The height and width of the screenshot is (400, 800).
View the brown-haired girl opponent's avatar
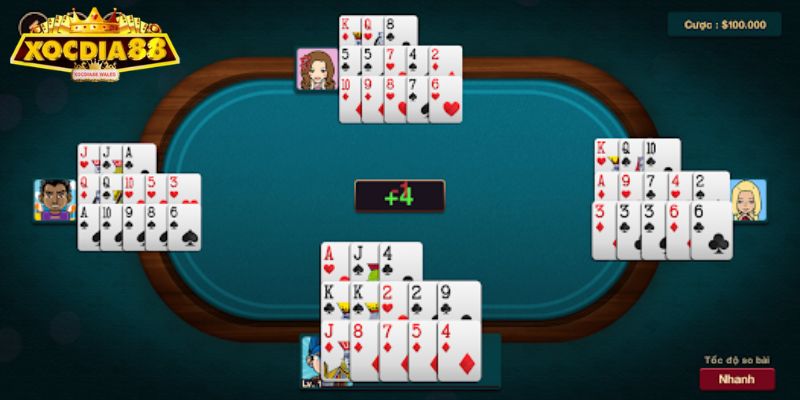tap(316, 69)
